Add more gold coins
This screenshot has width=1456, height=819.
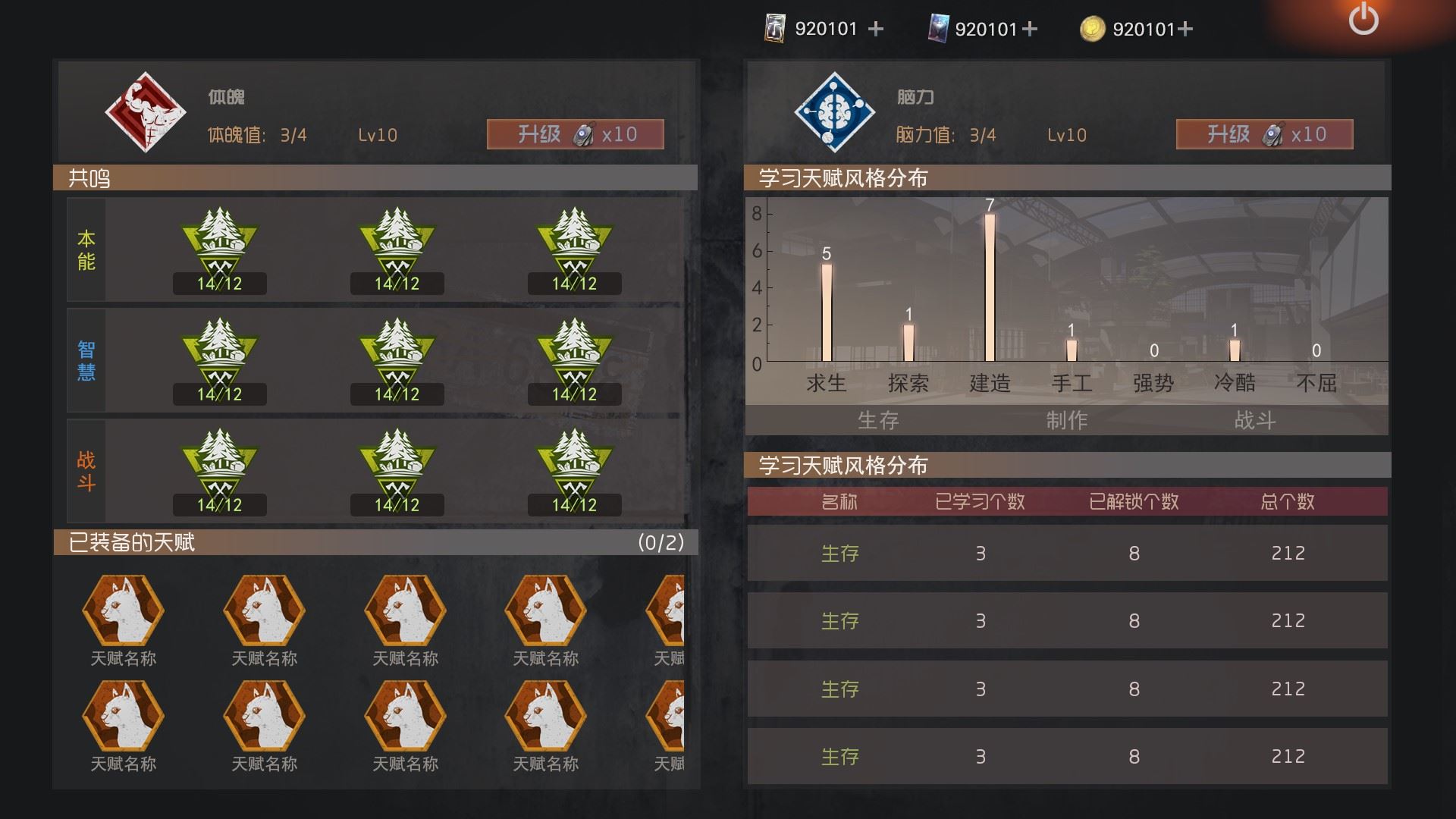point(1186,29)
